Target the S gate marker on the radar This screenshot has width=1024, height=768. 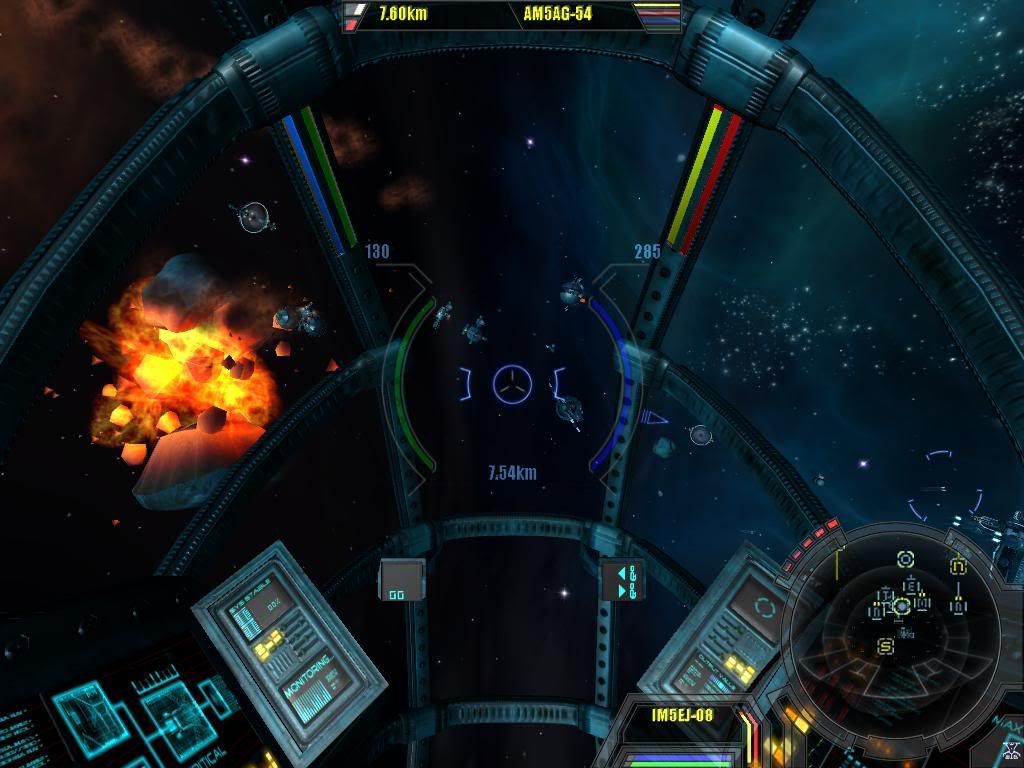[x=885, y=646]
